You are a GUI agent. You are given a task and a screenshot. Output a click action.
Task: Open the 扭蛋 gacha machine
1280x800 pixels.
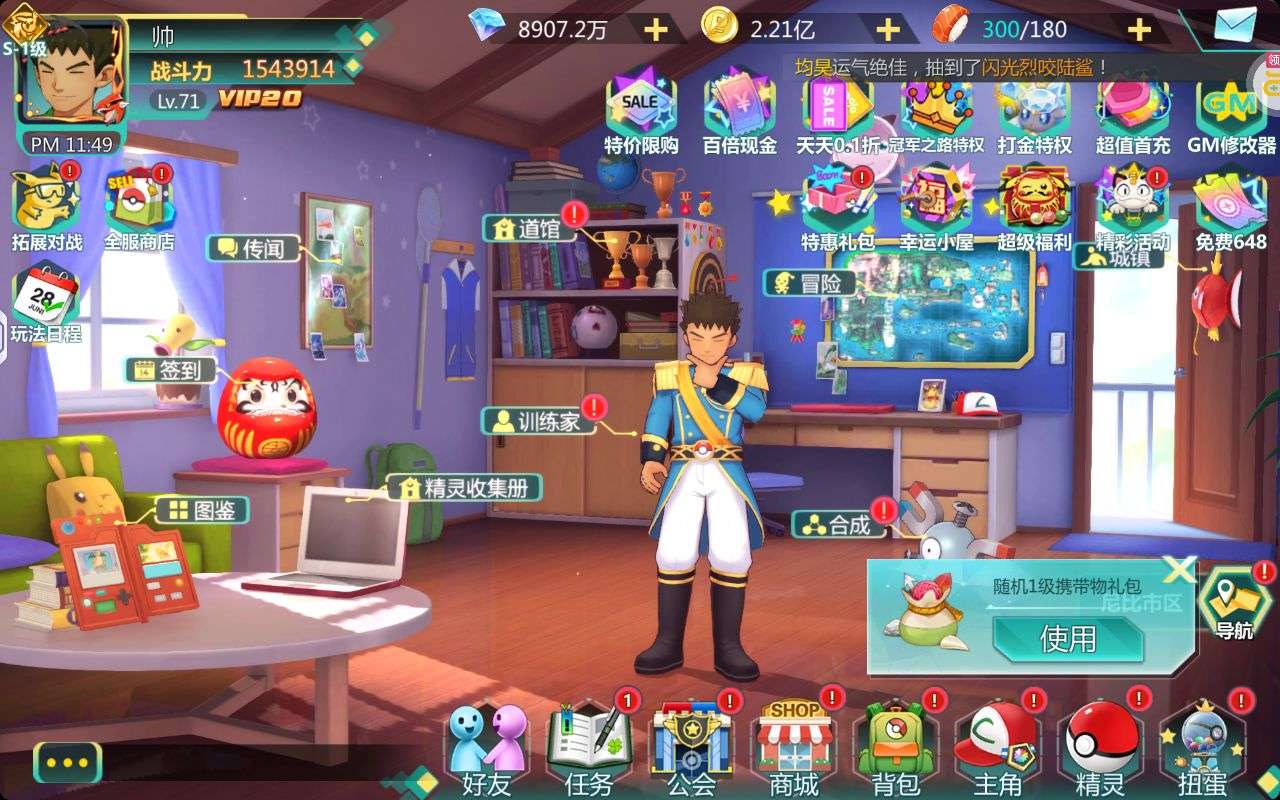[x=1203, y=745]
